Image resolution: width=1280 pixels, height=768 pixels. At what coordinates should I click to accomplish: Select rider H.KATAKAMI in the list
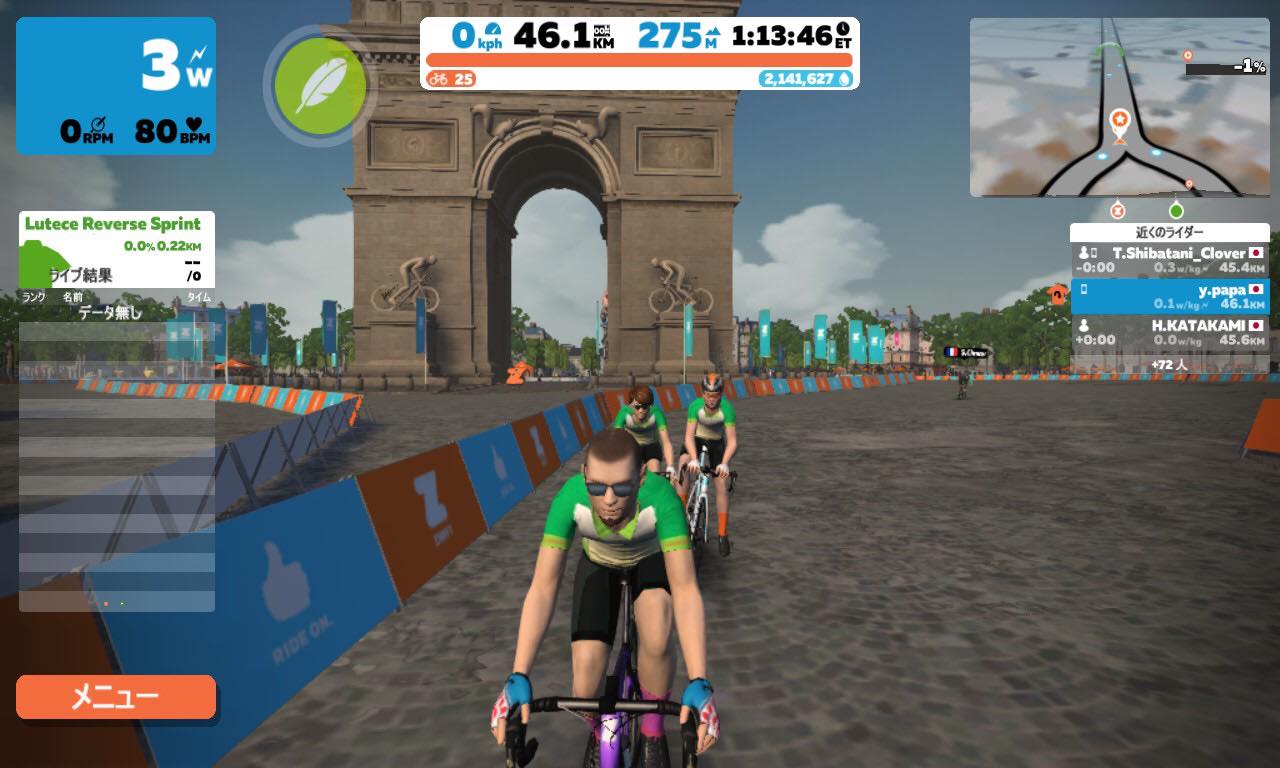1169,332
